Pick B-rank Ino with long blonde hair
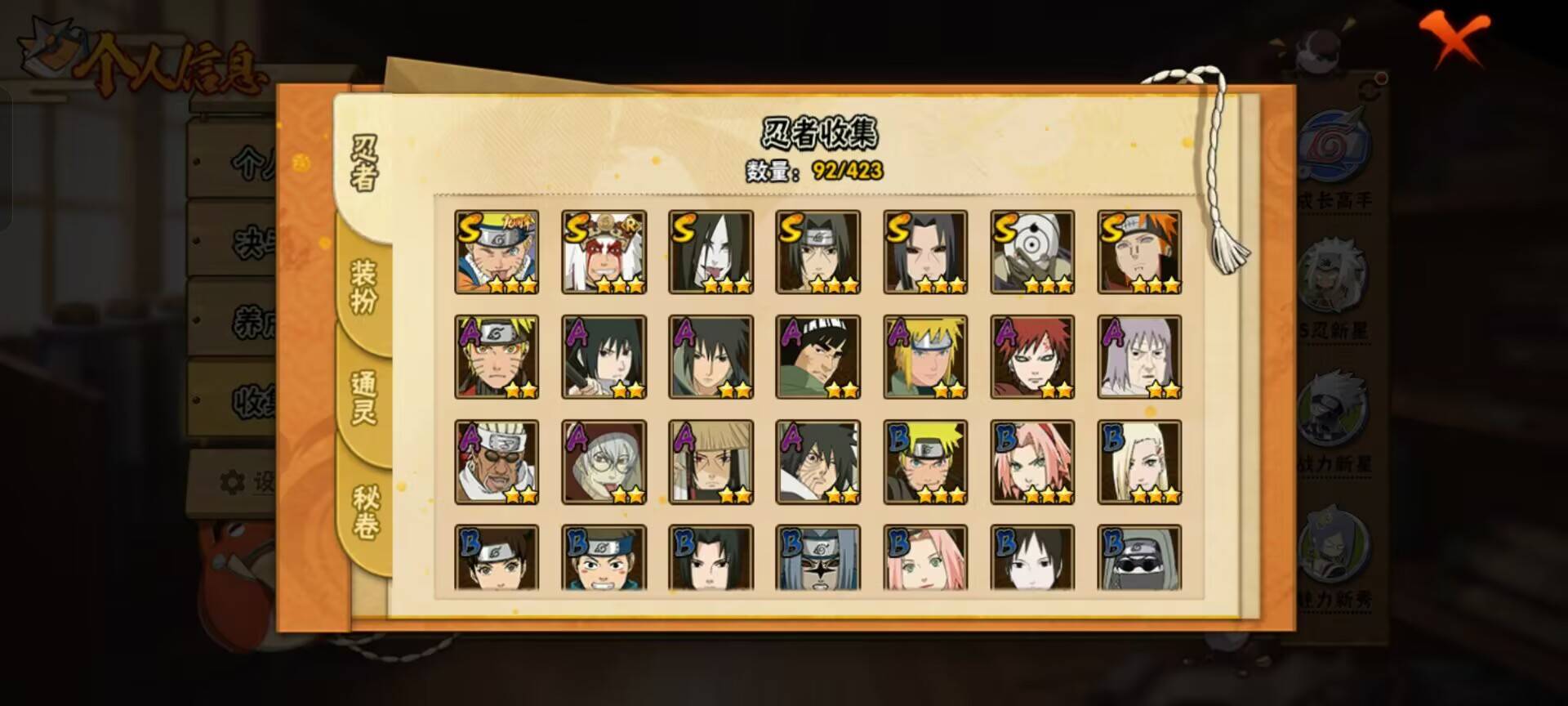The height and width of the screenshot is (706, 1568). pyautogui.click(x=1139, y=462)
